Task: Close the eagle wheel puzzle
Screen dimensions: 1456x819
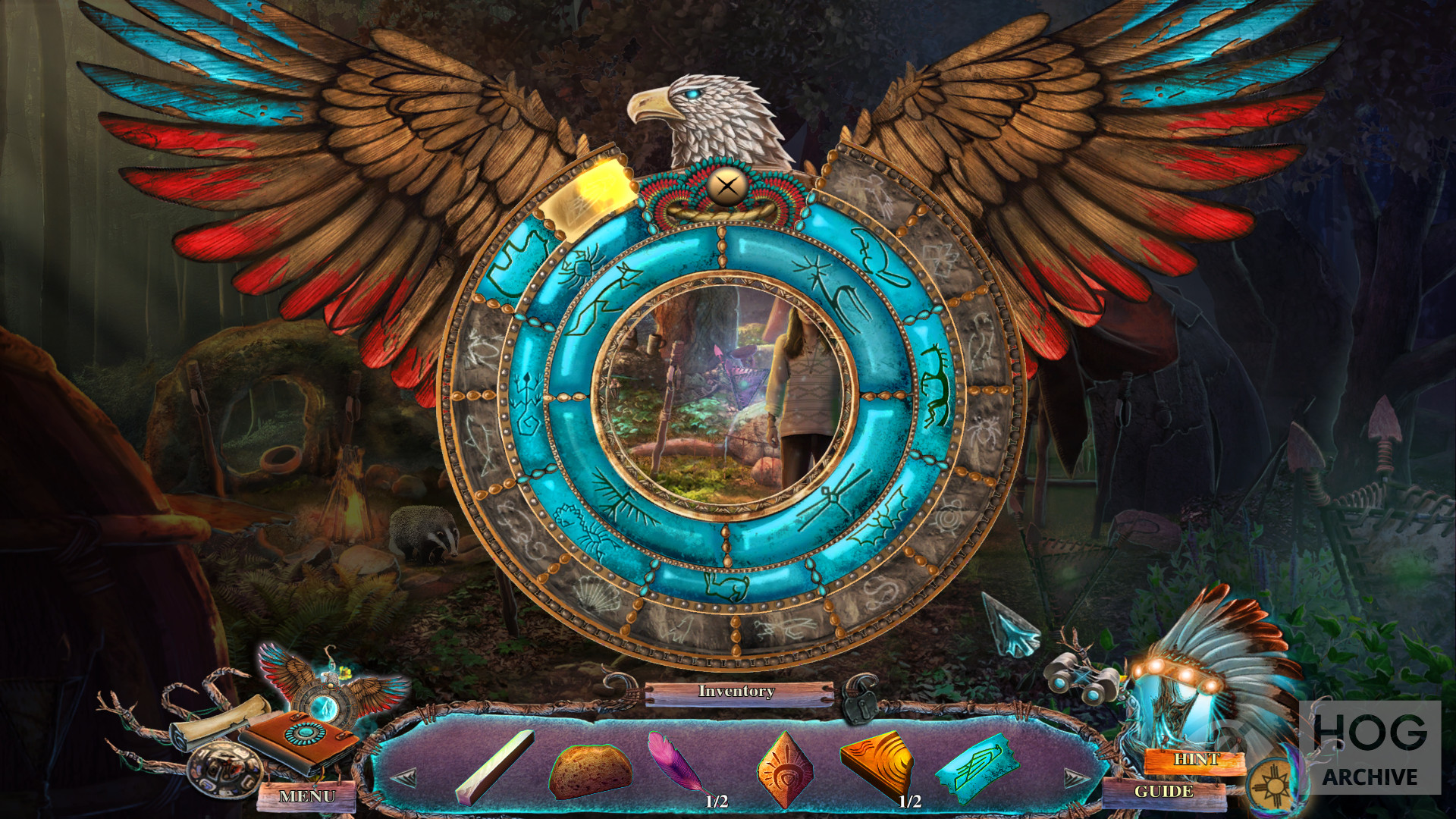Action: pos(726,186)
